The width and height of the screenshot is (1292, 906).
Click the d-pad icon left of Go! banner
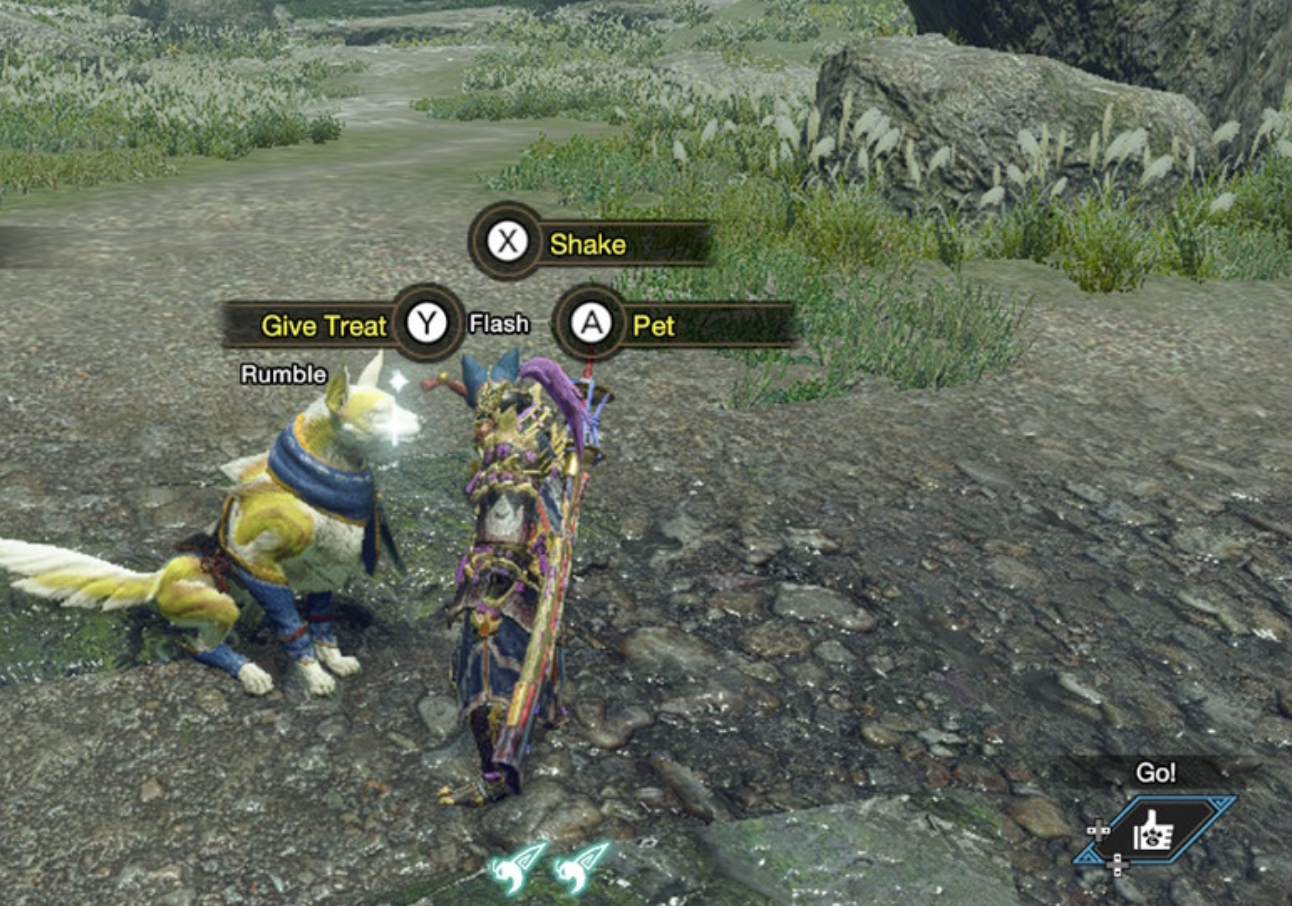[1099, 830]
